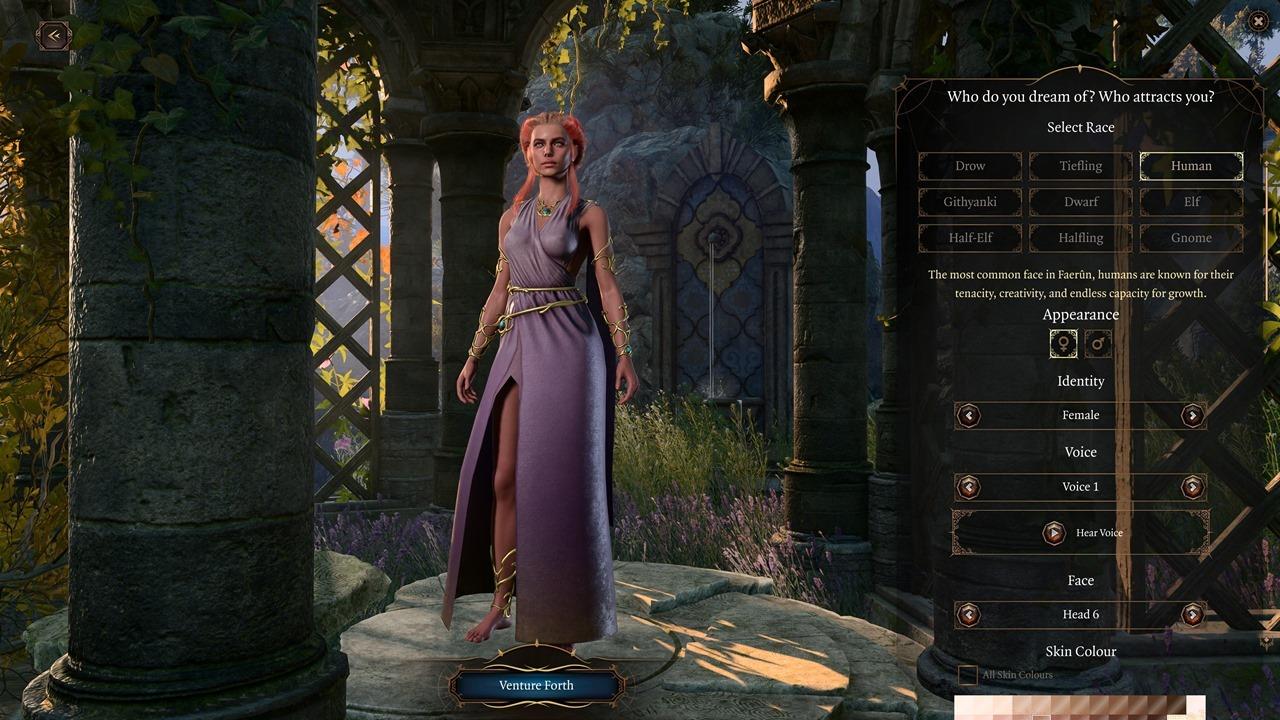
Task: Select the Drow race
Action: [969, 166]
